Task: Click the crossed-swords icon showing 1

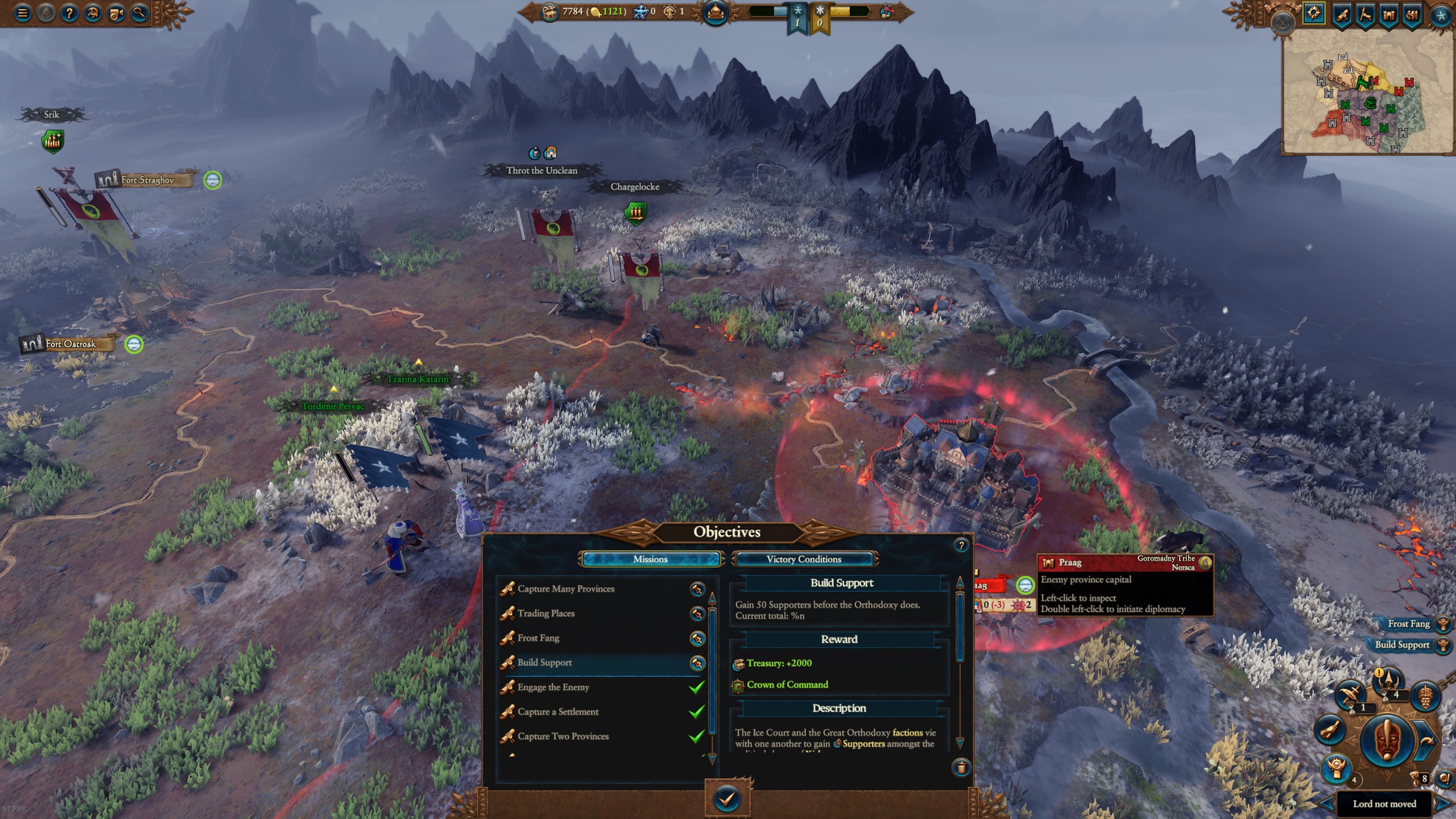Action: [x=1351, y=694]
